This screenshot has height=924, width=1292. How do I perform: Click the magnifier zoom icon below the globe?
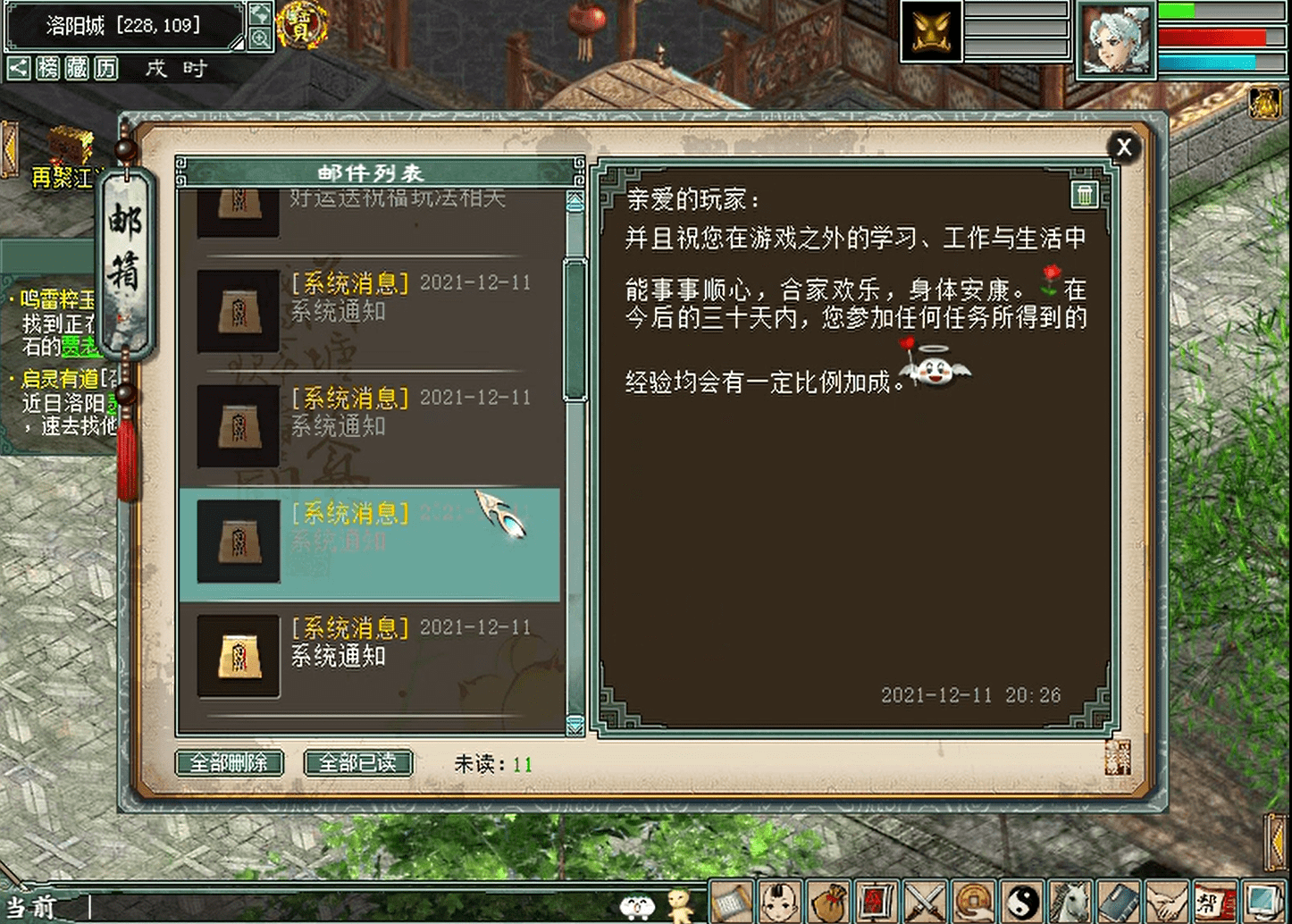click(x=260, y=39)
